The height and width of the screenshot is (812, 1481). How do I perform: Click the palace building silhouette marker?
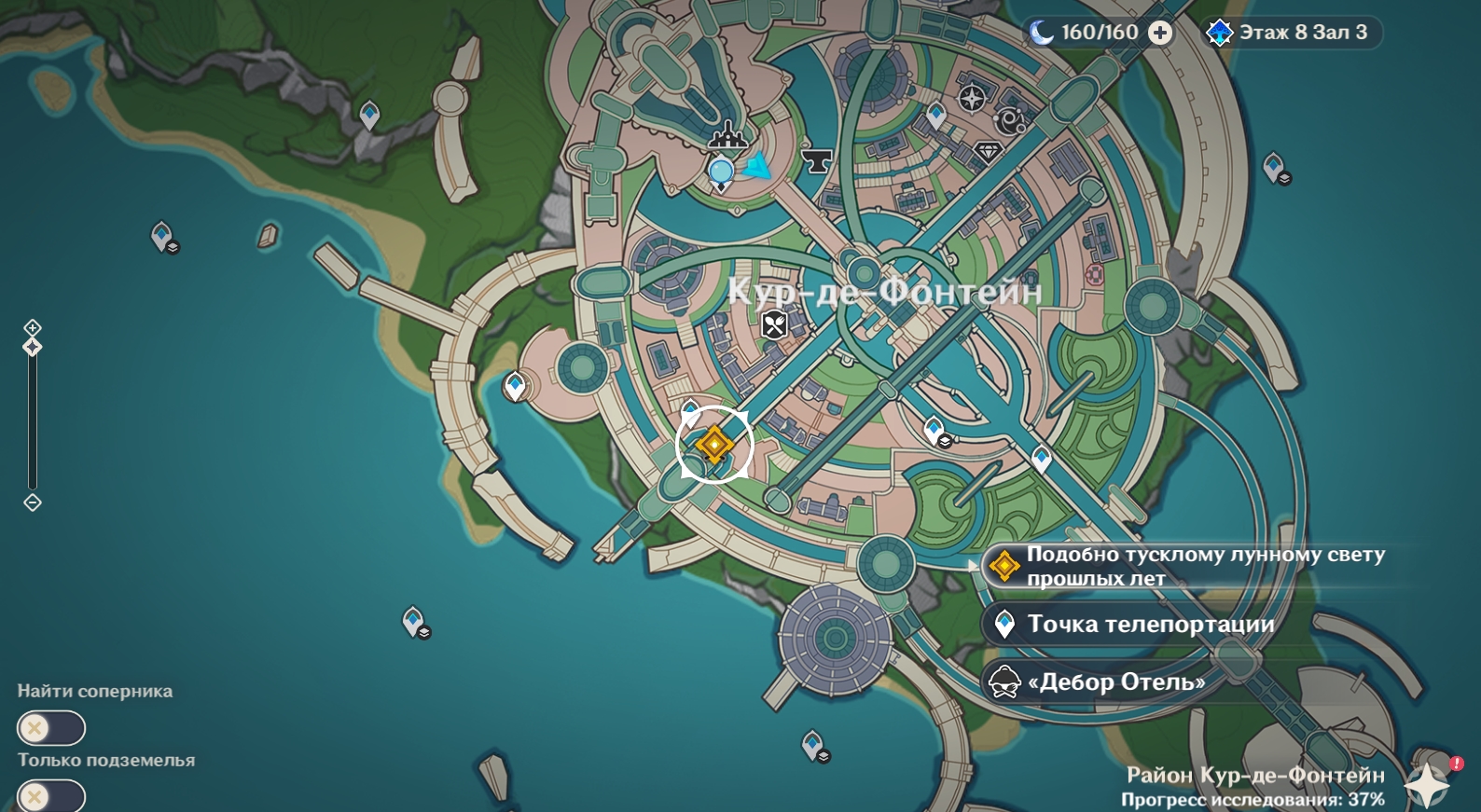point(727,140)
